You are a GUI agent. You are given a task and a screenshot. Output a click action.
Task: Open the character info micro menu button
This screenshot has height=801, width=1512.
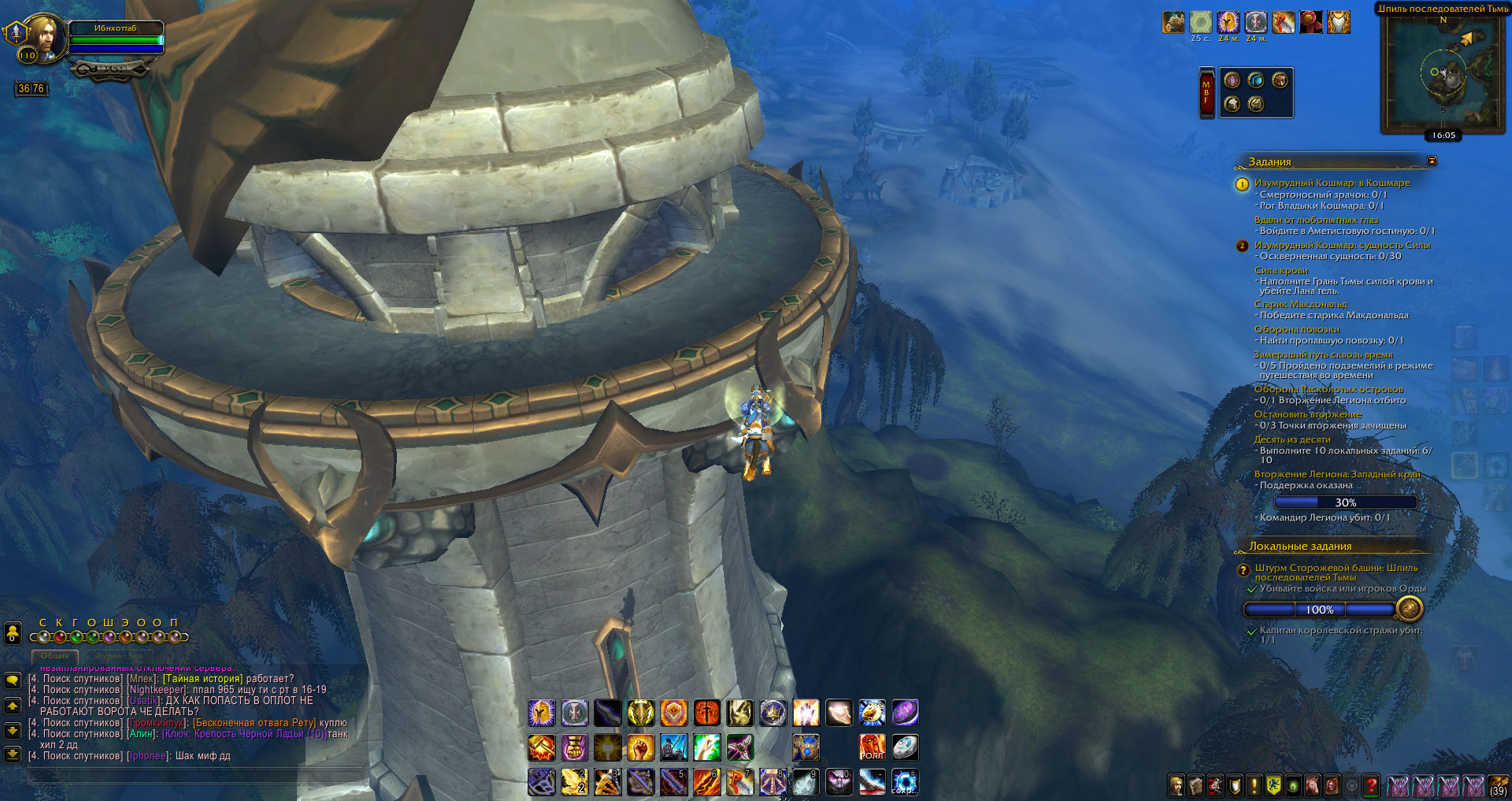click(1177, 785)
